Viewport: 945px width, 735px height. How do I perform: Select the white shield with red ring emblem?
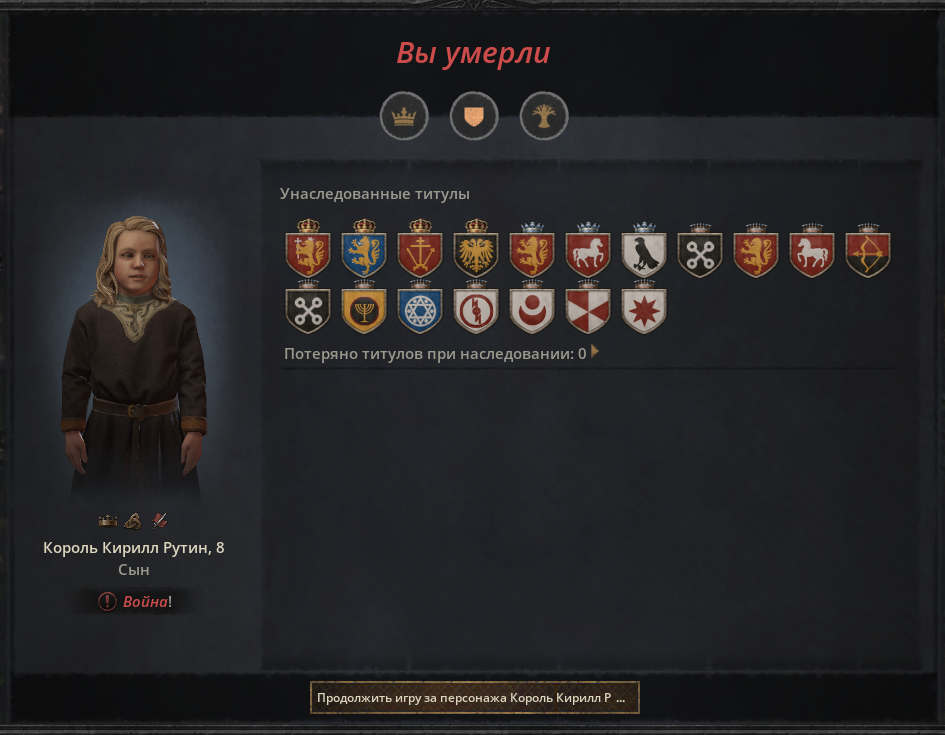(476, 310)
